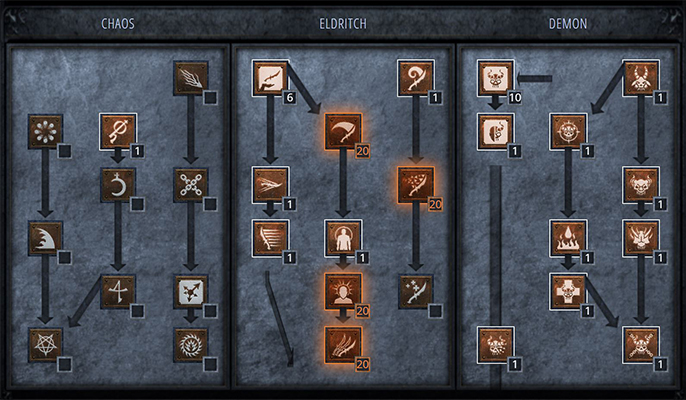Select the glowing scythe skill in Eldritch

[x=343, y=130]
